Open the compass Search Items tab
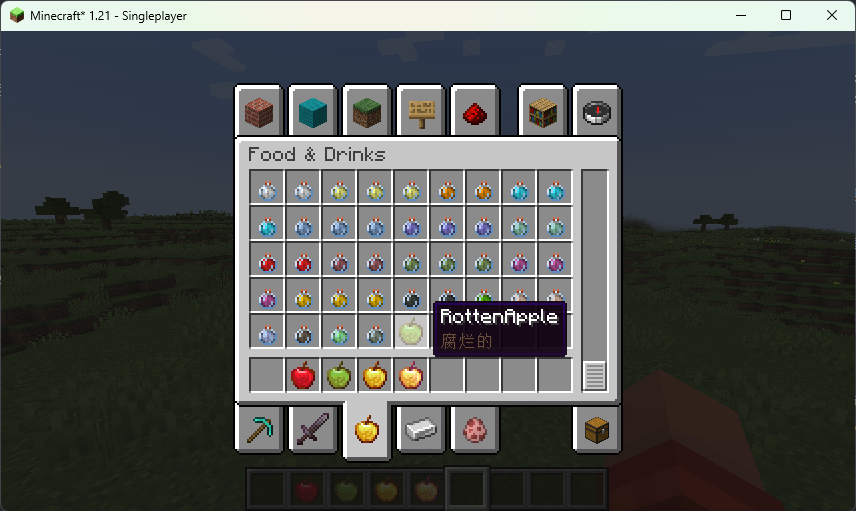 597,112
